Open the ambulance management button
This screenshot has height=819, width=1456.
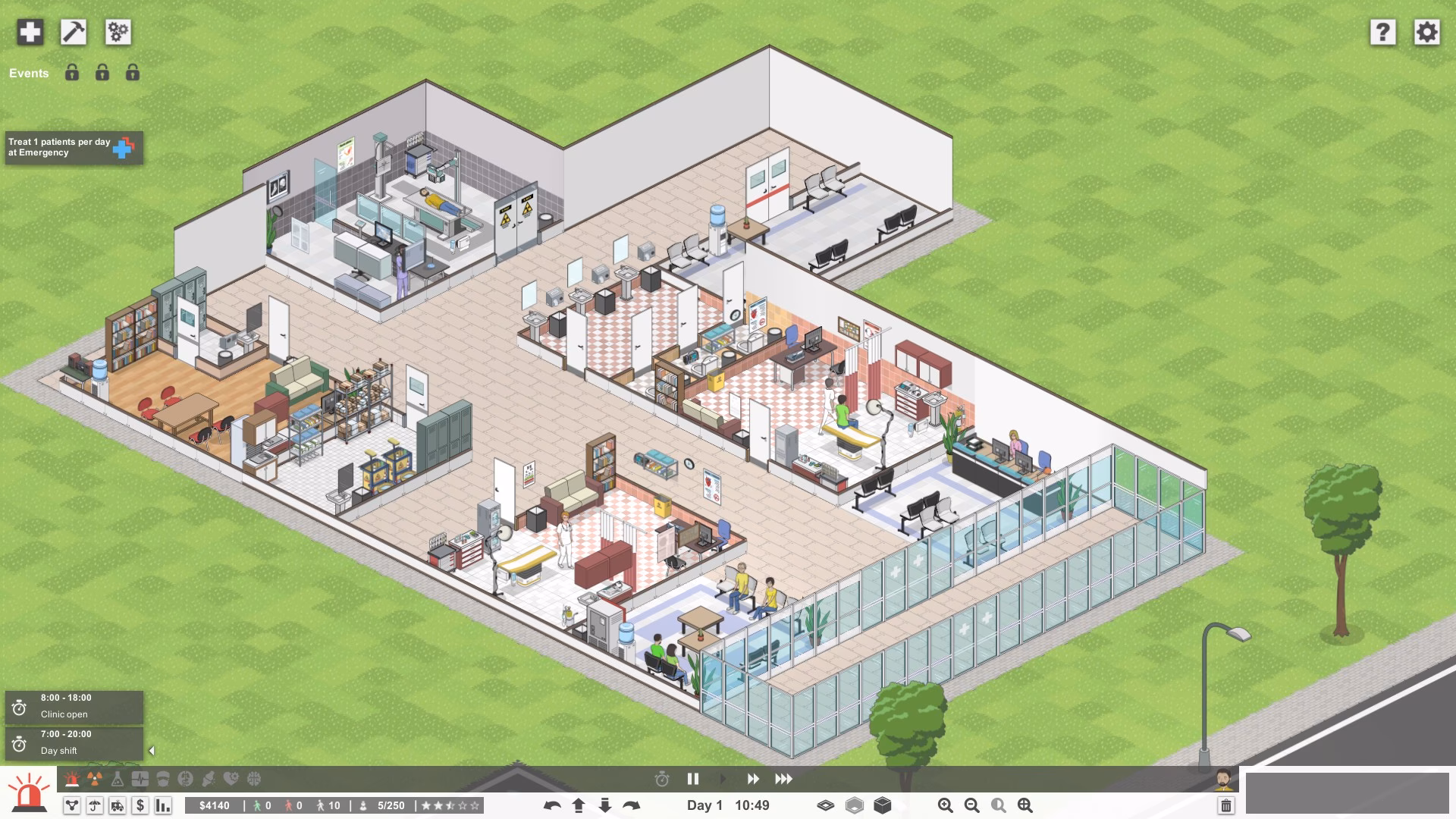point(118,805)
